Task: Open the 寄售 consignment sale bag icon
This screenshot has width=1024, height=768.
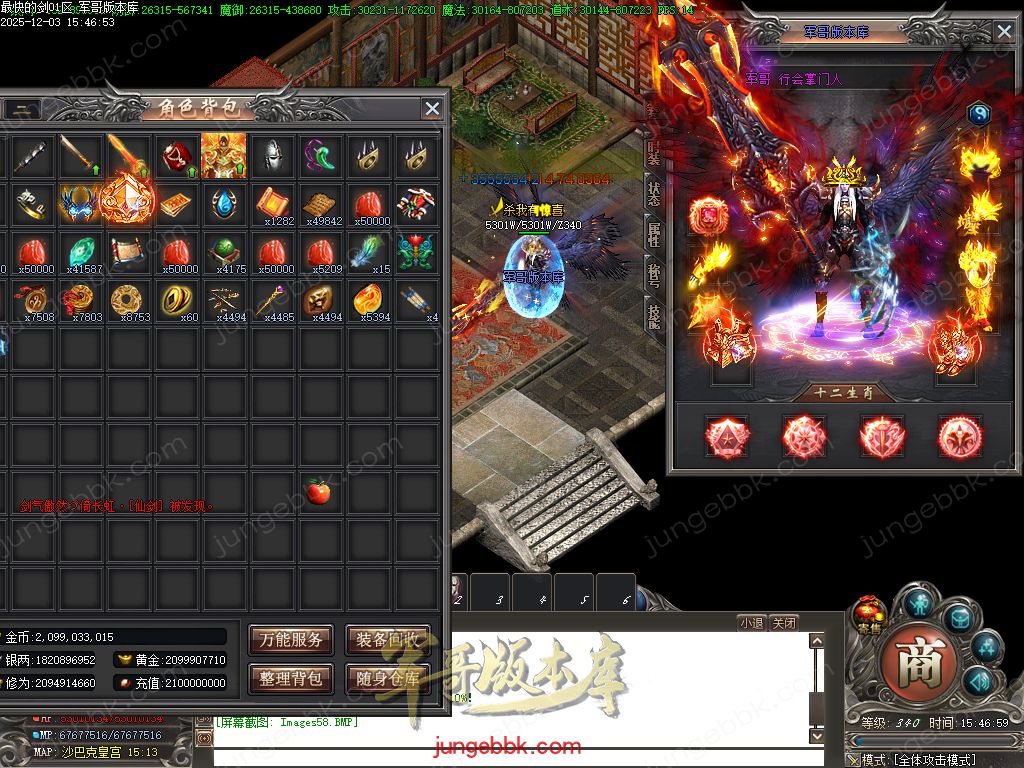Action: (x=867, y=612)
